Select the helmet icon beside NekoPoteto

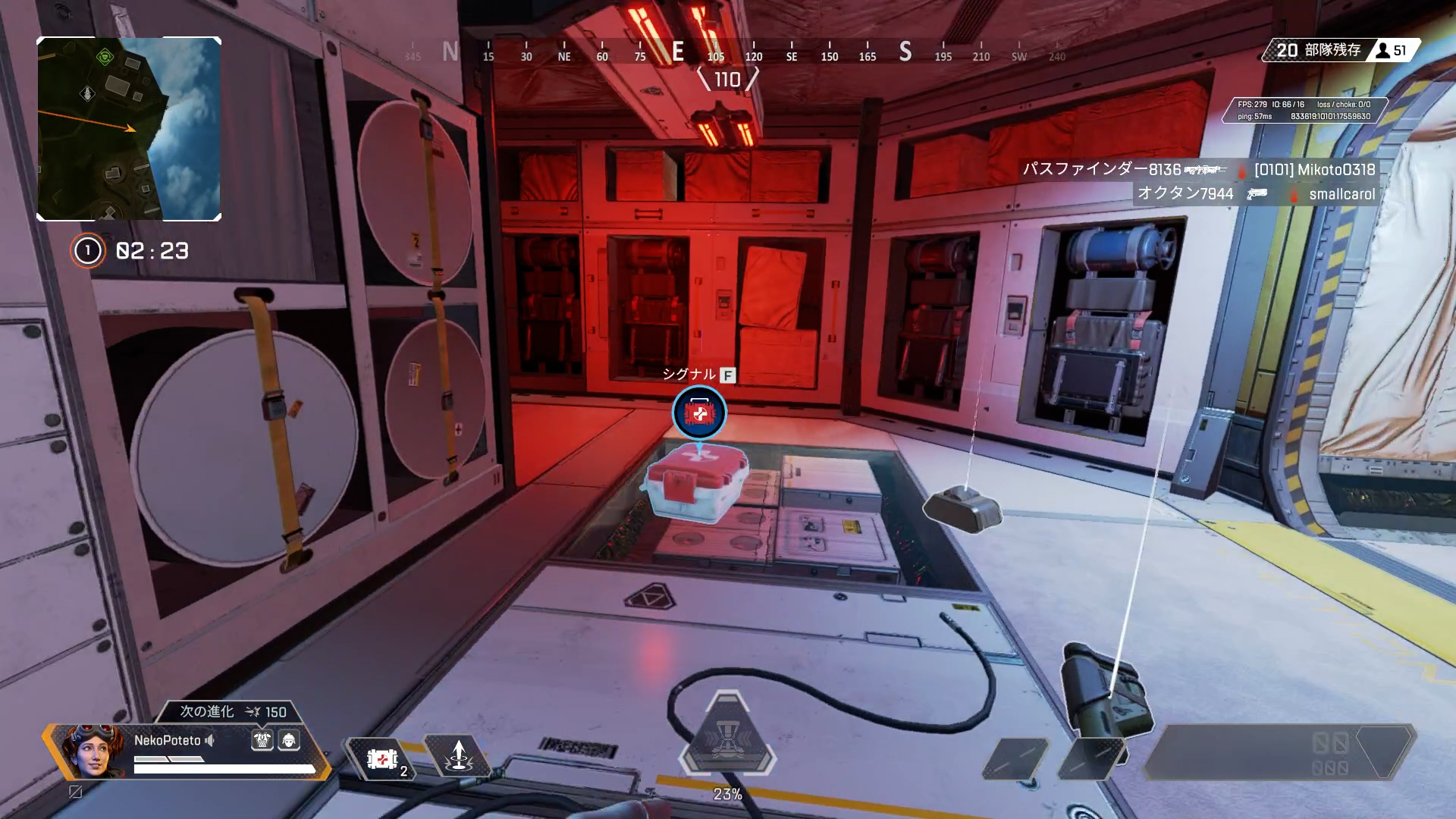pos(289,740)
